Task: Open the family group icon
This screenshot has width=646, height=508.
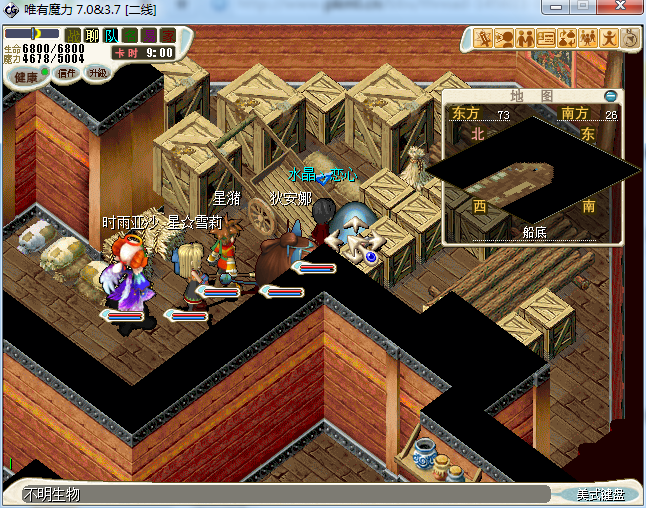Action: pyautogui.click(x=588, y=38)
